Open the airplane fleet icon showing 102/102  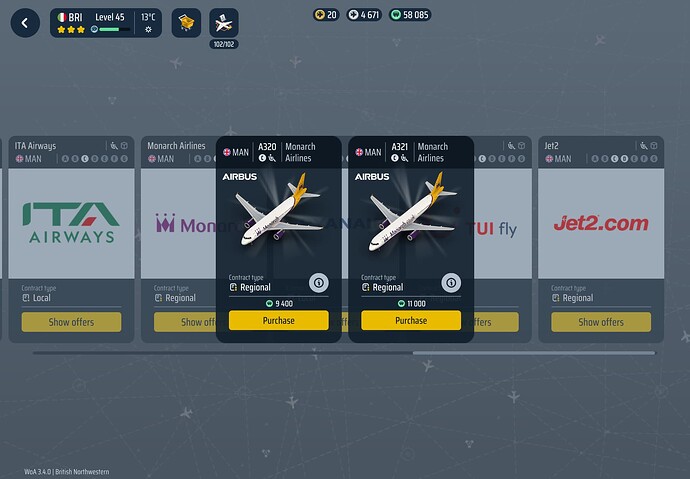pyautogui.click(x=223, y=23)
